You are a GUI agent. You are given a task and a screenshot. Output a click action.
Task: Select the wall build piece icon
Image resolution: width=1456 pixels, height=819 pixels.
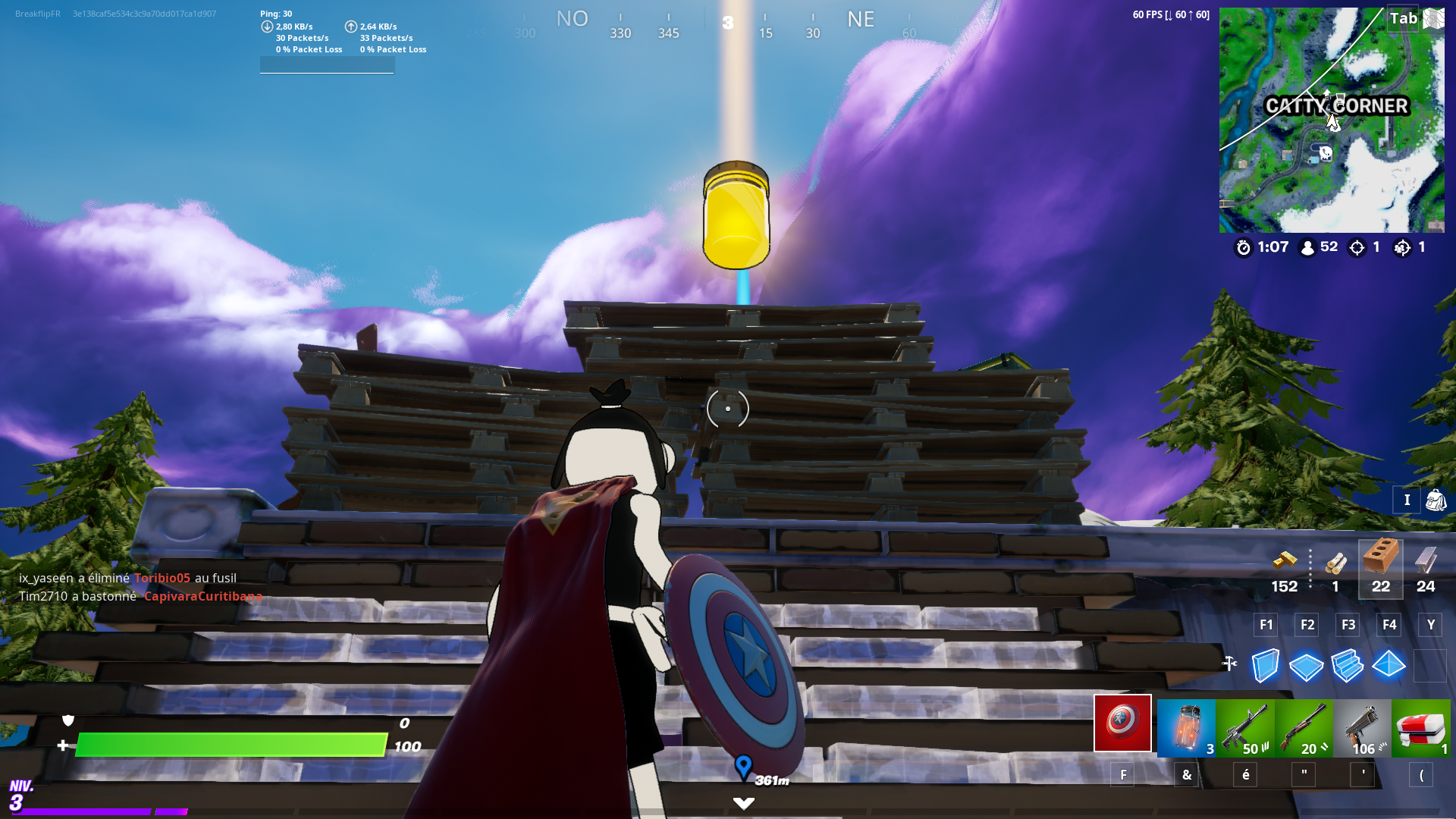click(x=1264, y=666)
